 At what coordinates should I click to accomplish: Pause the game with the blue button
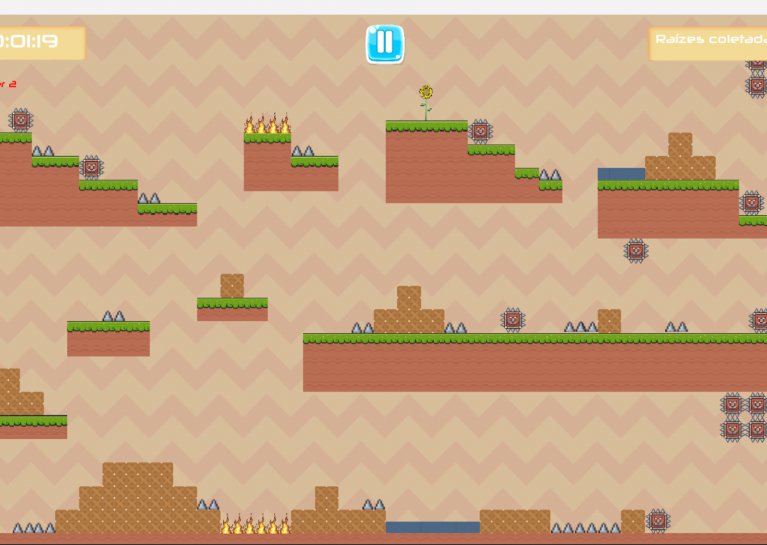[384, 44]
